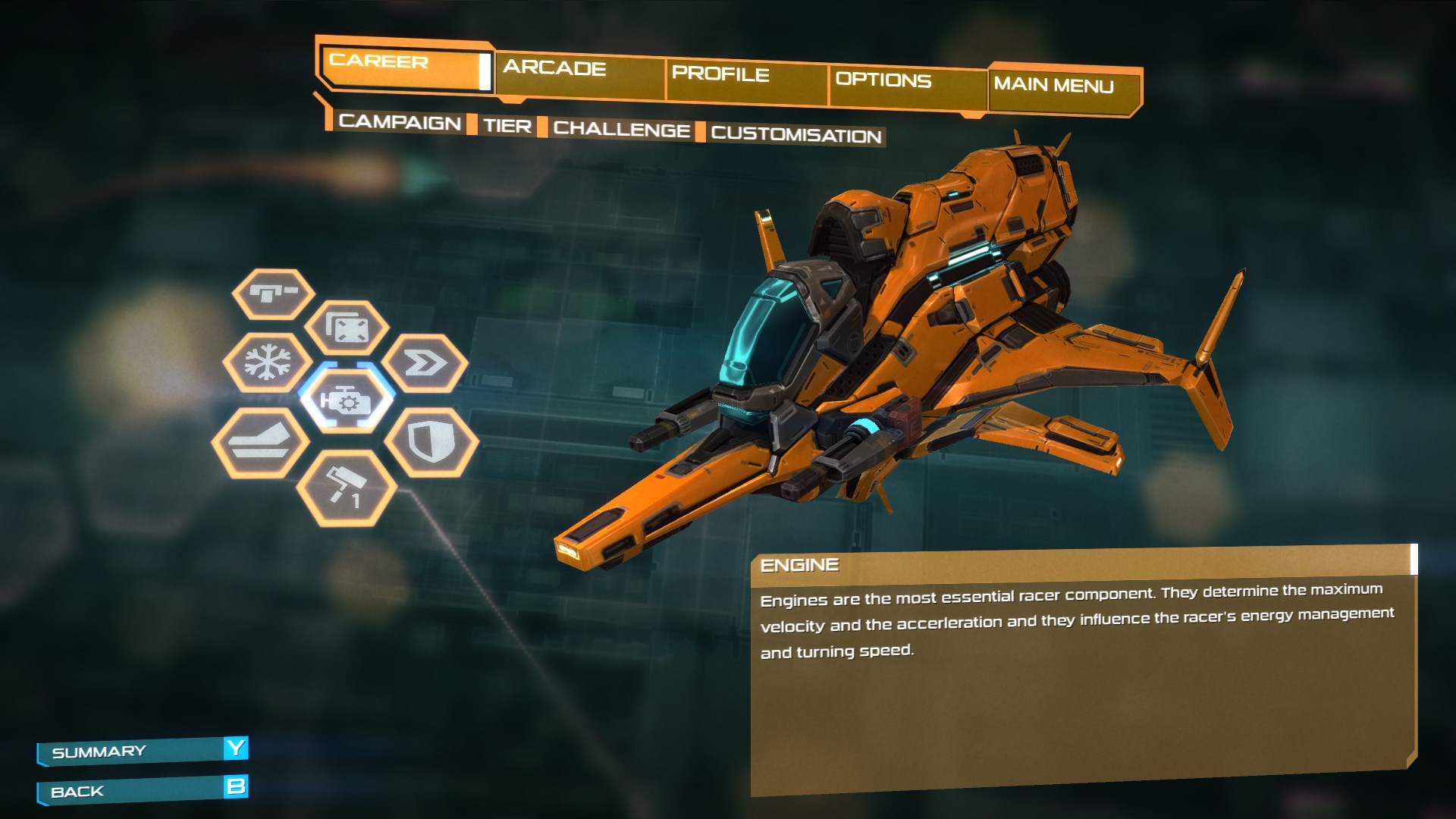Return to MAIN MENU
This screenshot has height=819, width=1456.
click(1054, 86)
